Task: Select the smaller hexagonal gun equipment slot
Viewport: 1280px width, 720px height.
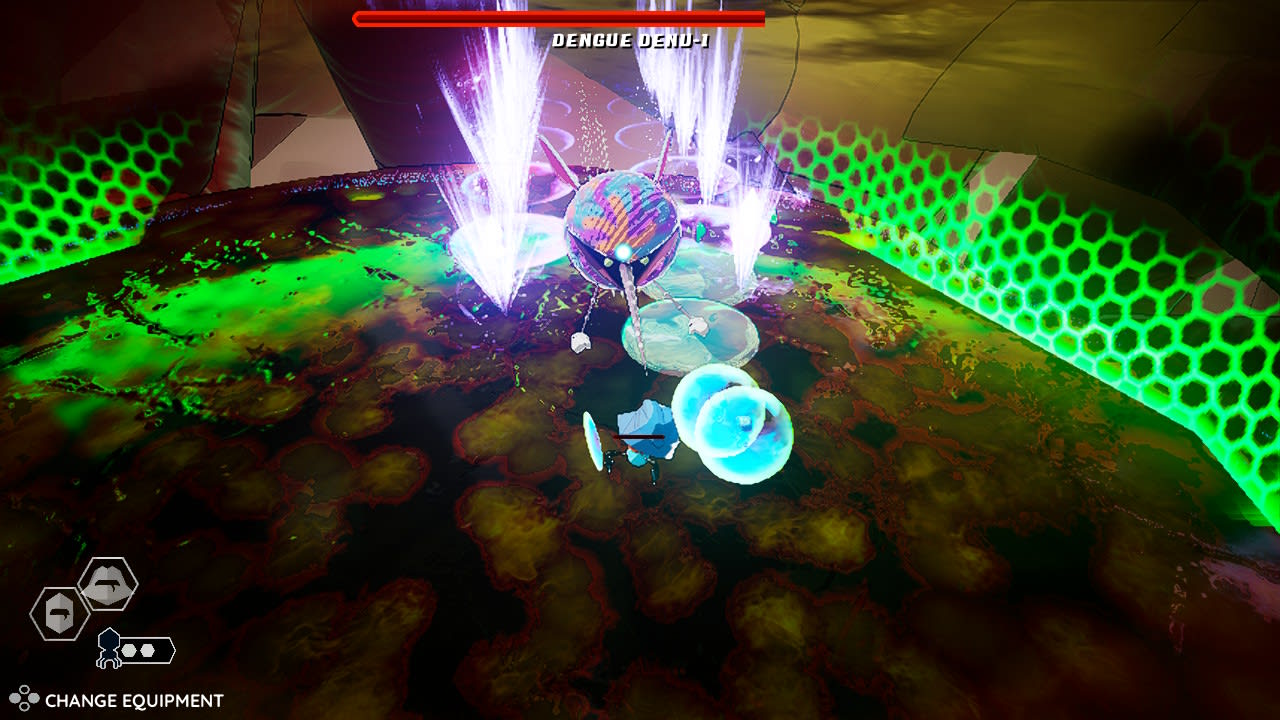Action: coord(58,614)
